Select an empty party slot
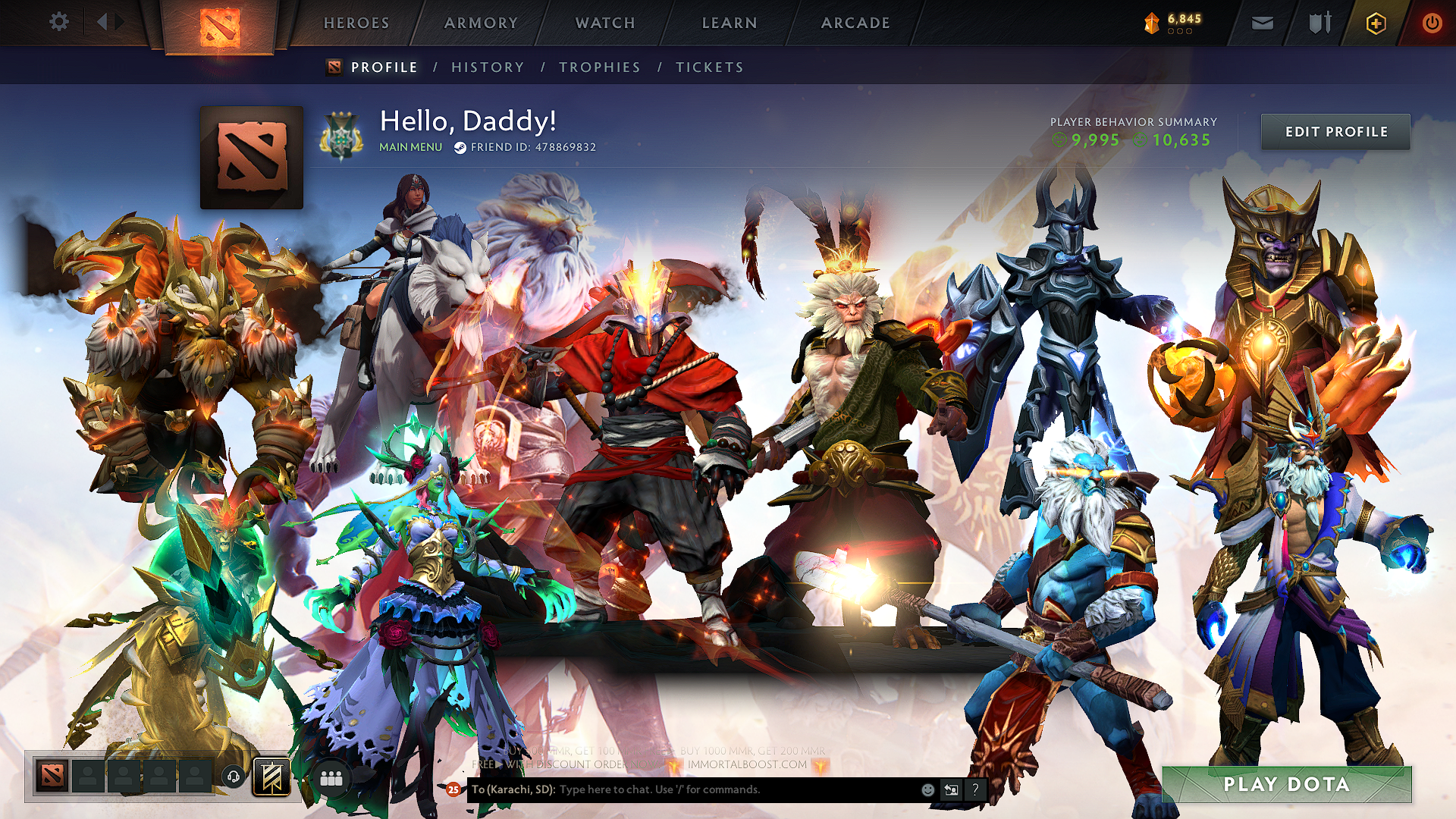Image resolution: width=1456 pixels, height=819 pixels. pyautogui.click(x=87, y=775)
